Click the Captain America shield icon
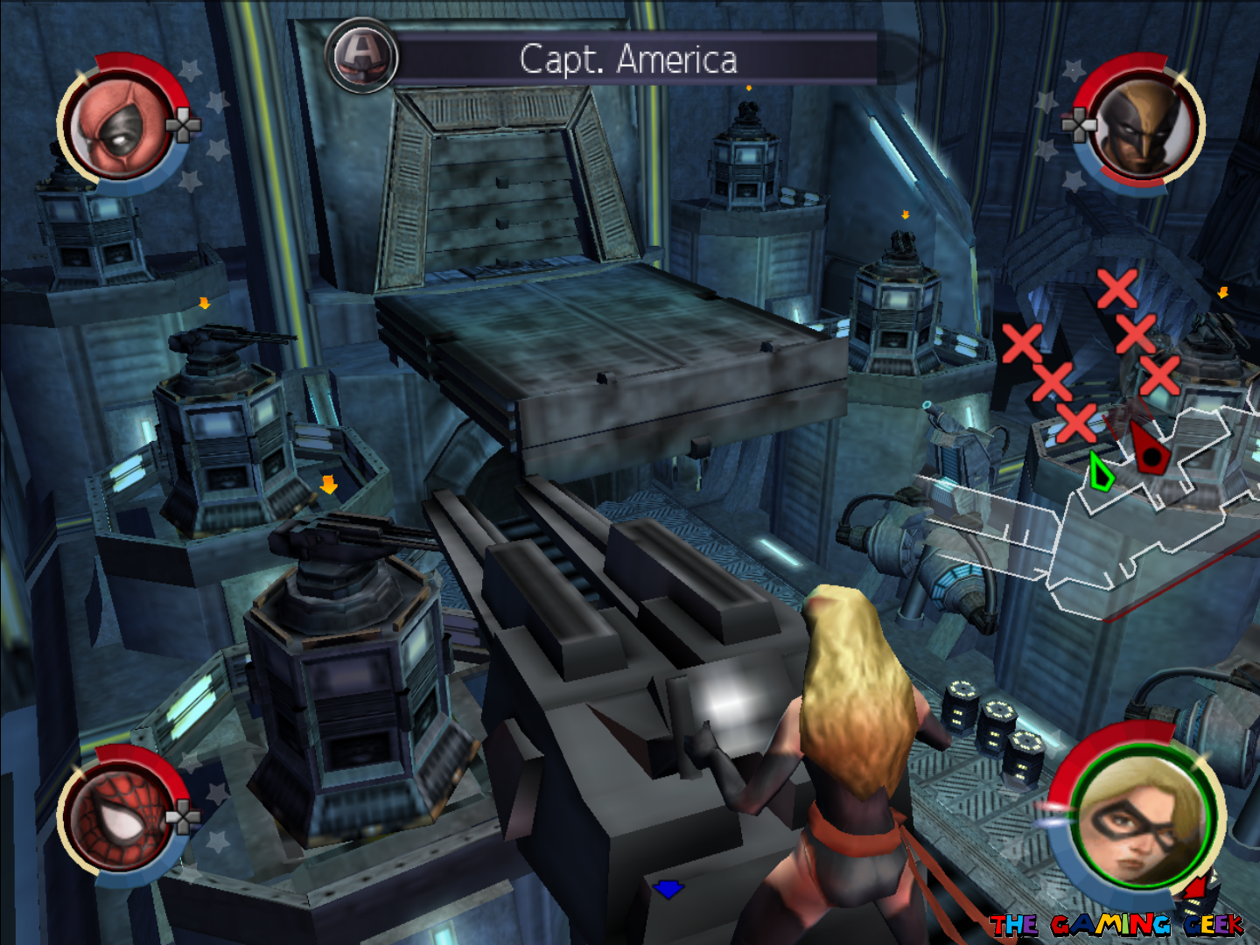Screen dimensions: 1260x945 [362, 57]
